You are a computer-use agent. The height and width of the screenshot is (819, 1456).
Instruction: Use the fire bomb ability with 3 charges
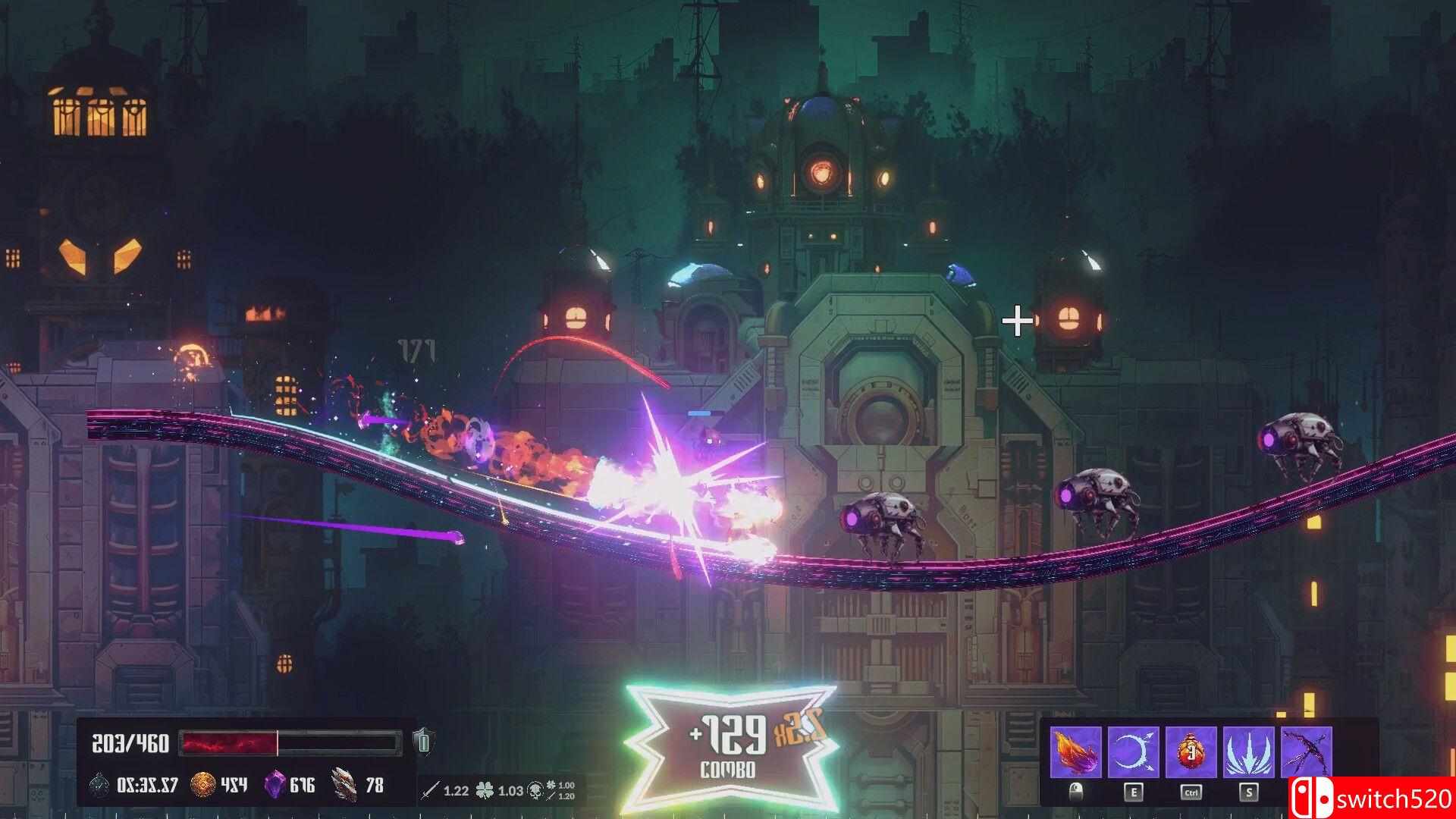[1191, 751]
